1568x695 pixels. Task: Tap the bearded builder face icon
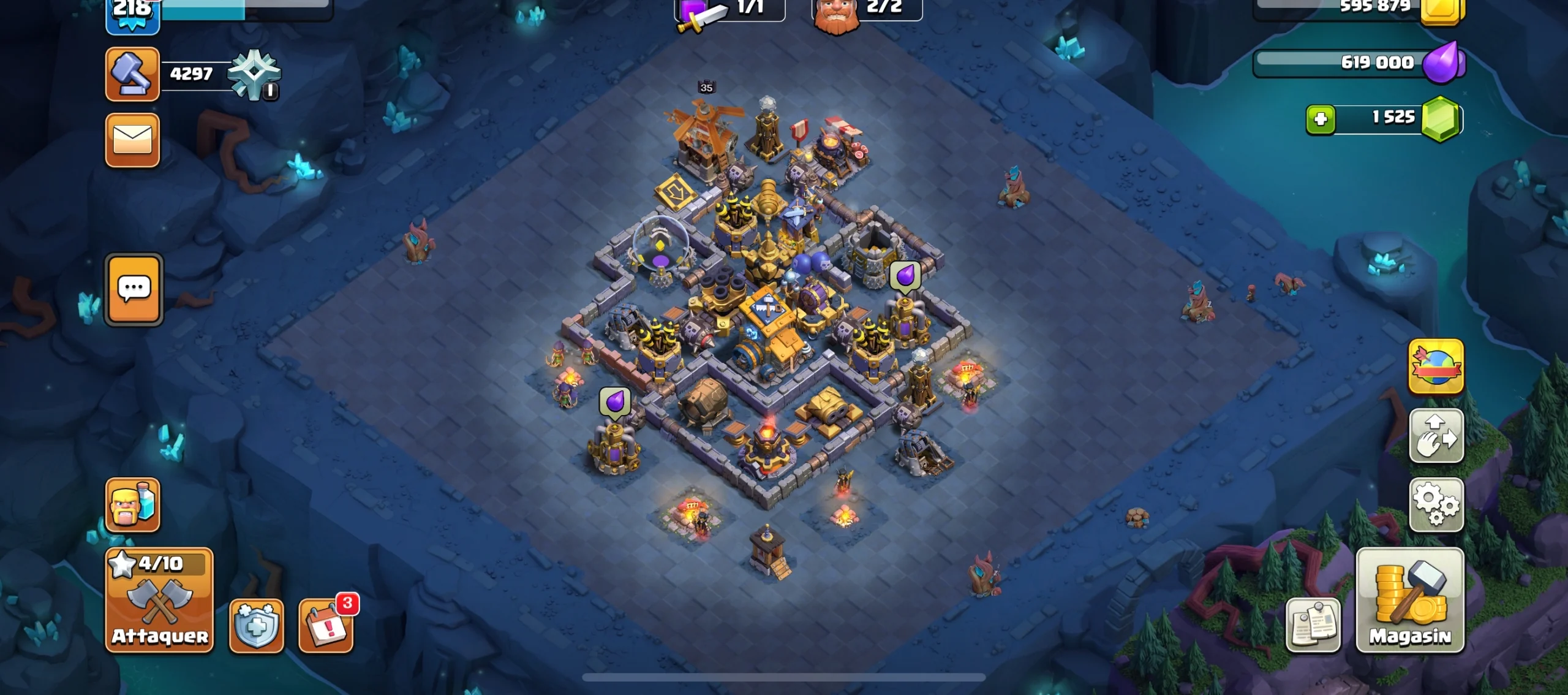point(836,15)
